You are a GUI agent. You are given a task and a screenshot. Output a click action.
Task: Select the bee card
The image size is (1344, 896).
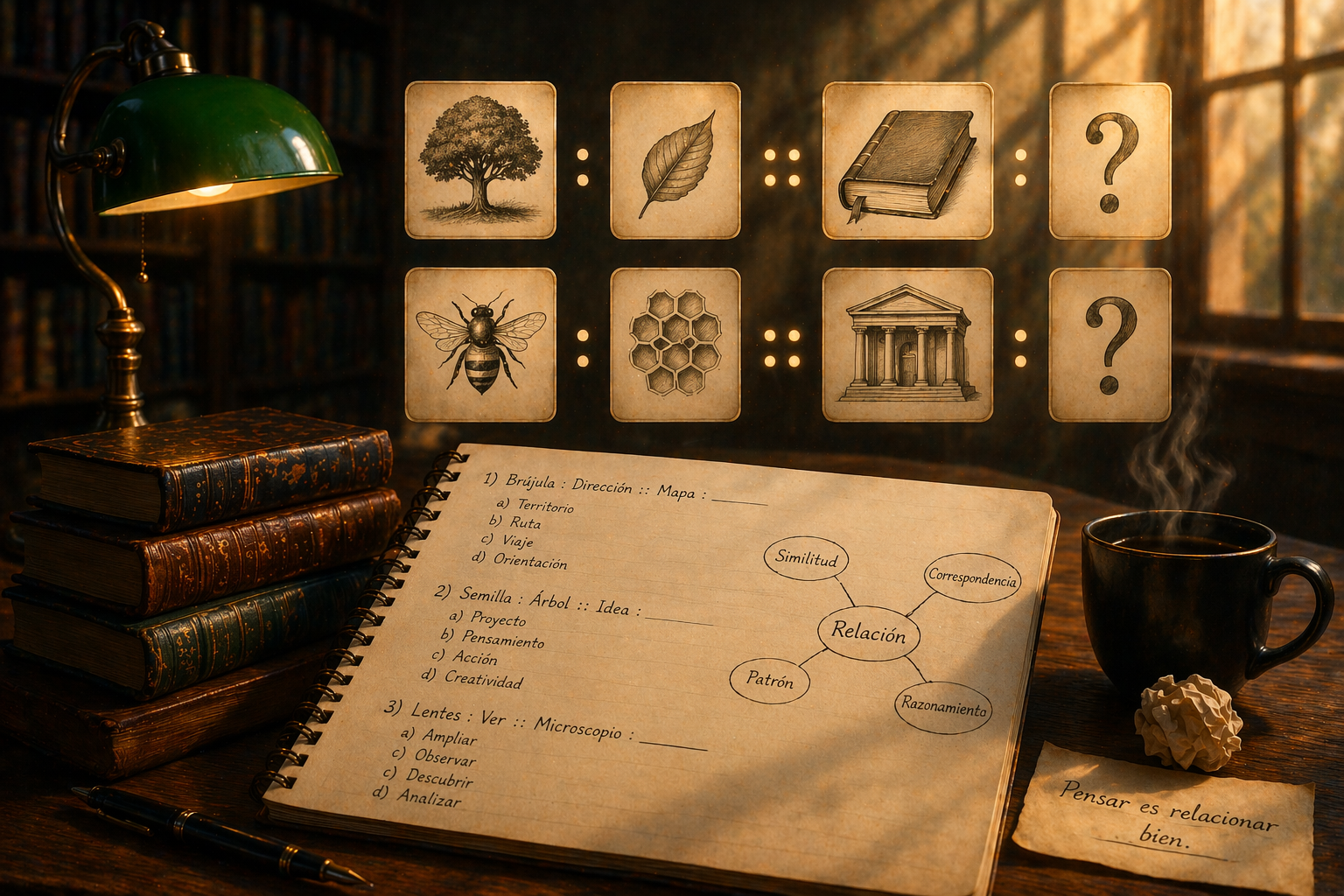pos(480,344)
